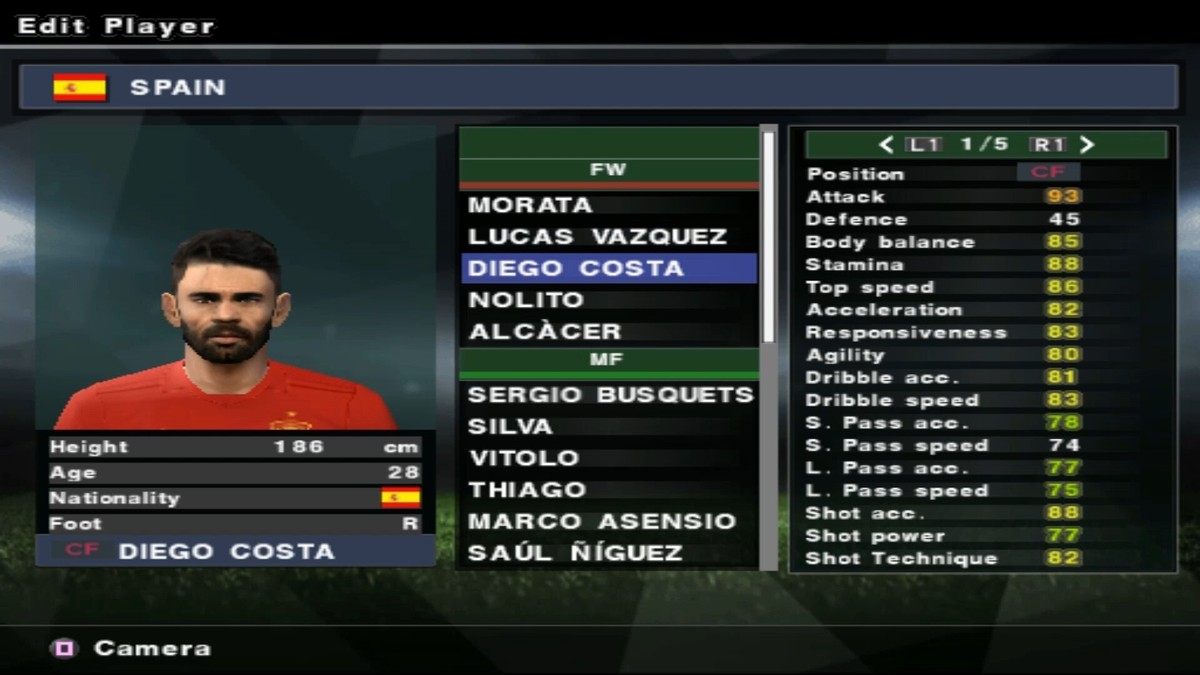The image size is (1200, 675).
Task: Select THIAGO in the midfielder list
Action: coord(608,490)
